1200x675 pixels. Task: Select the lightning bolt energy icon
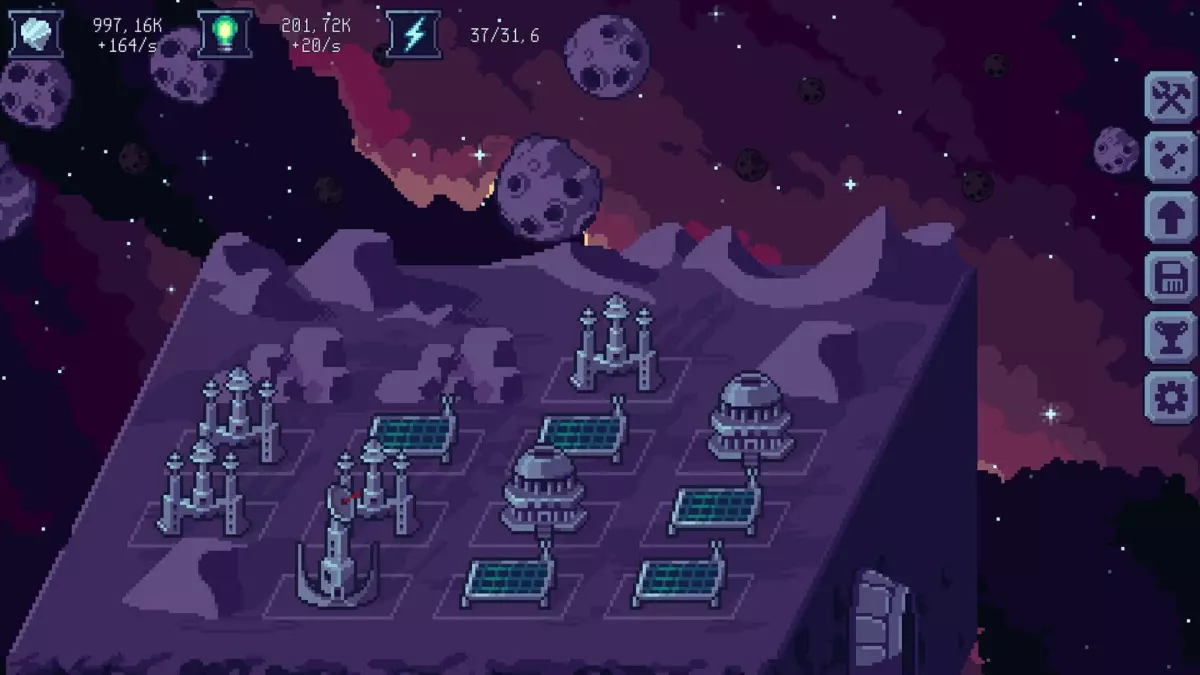(x=413, y=35)
